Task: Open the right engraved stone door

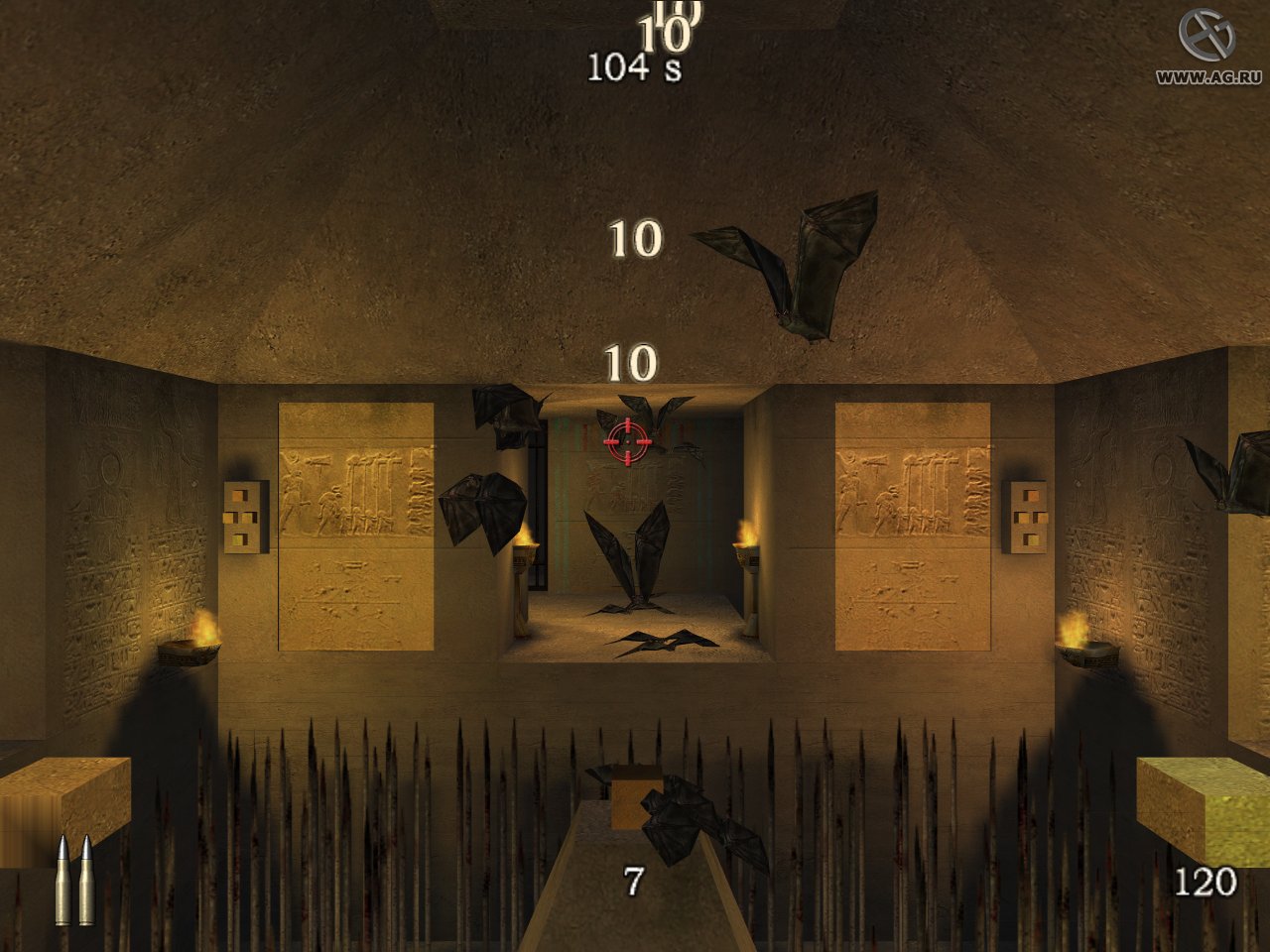Action: [x=913, y=526]
